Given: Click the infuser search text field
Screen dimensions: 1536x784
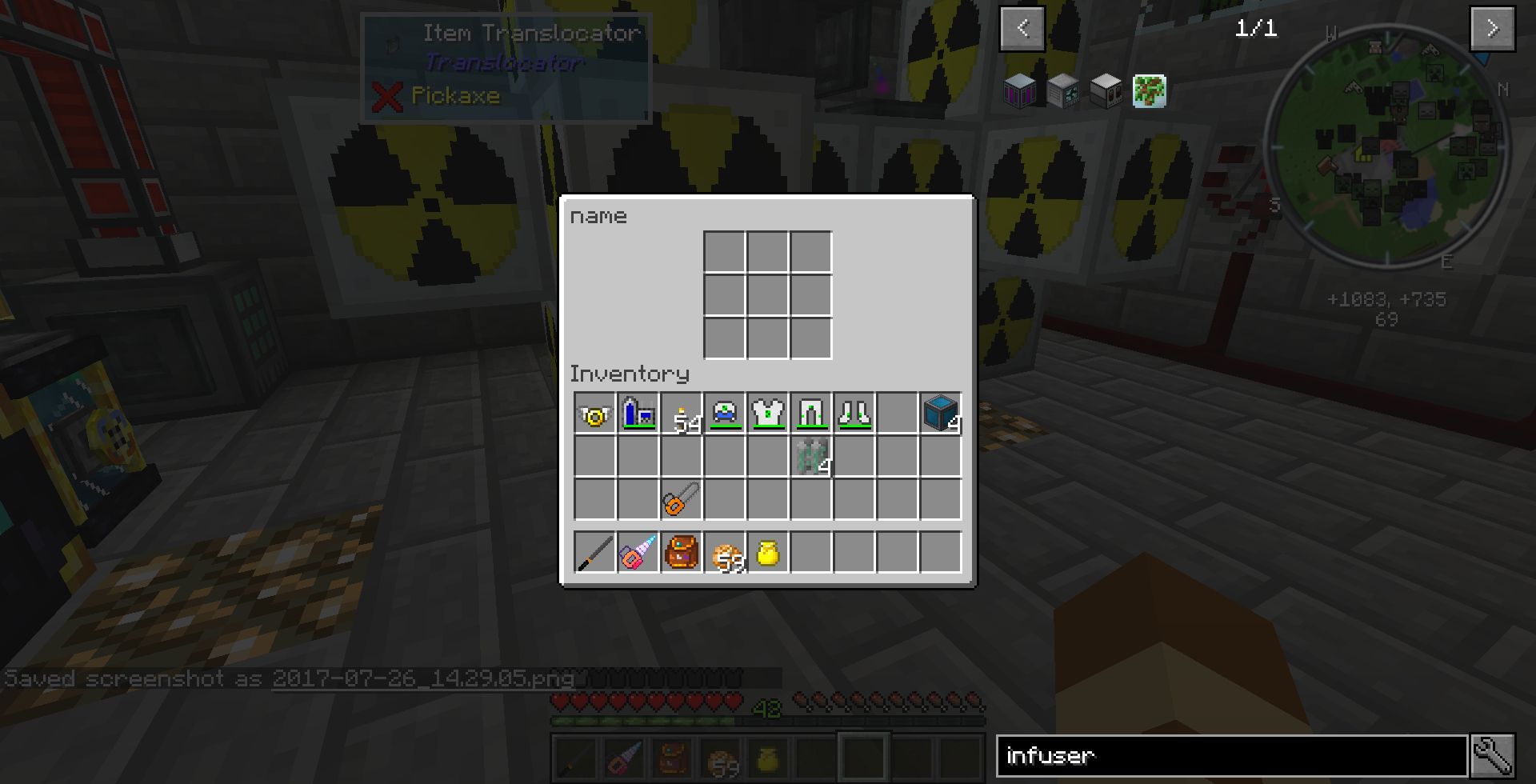Looking at the screenshot, I should pos(1230,756).
